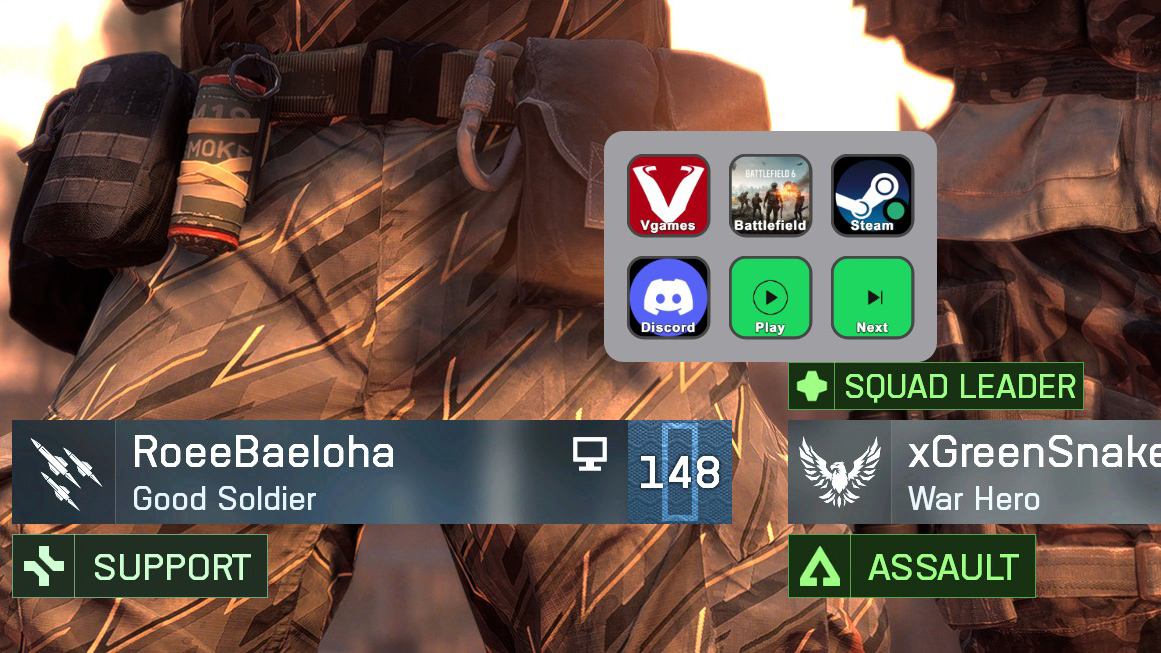Select the RoeeBaeloha player card
1161x653 pixels.
370,472
